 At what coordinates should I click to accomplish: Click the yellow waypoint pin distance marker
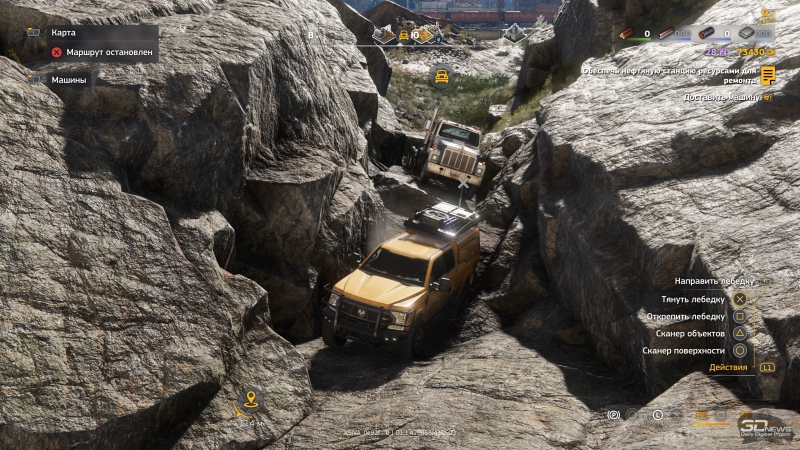pyautogui.click(x=252, y=401)
